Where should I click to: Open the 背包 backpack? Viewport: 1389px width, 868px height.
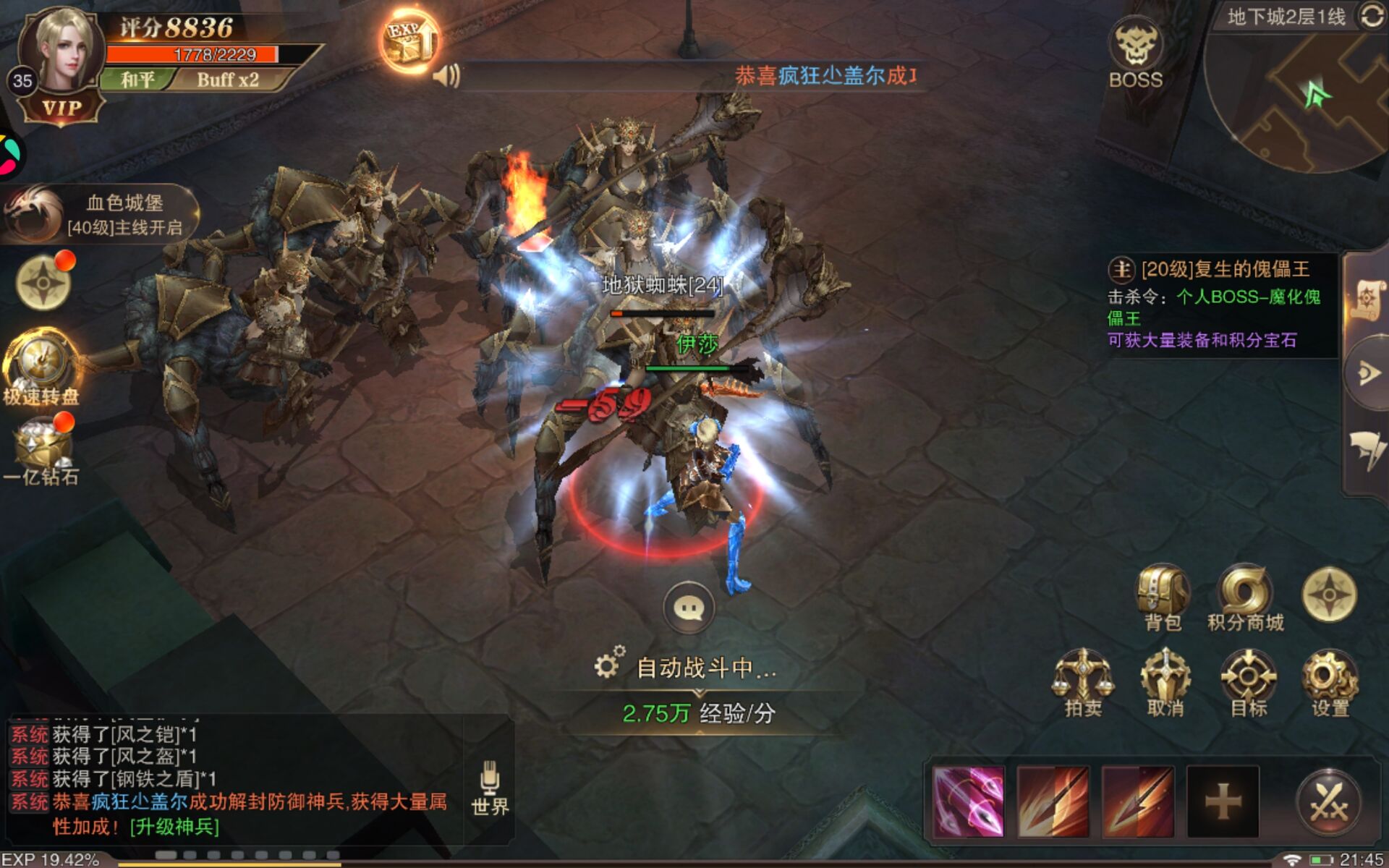pyautogui.click(x=1163, y=597)
